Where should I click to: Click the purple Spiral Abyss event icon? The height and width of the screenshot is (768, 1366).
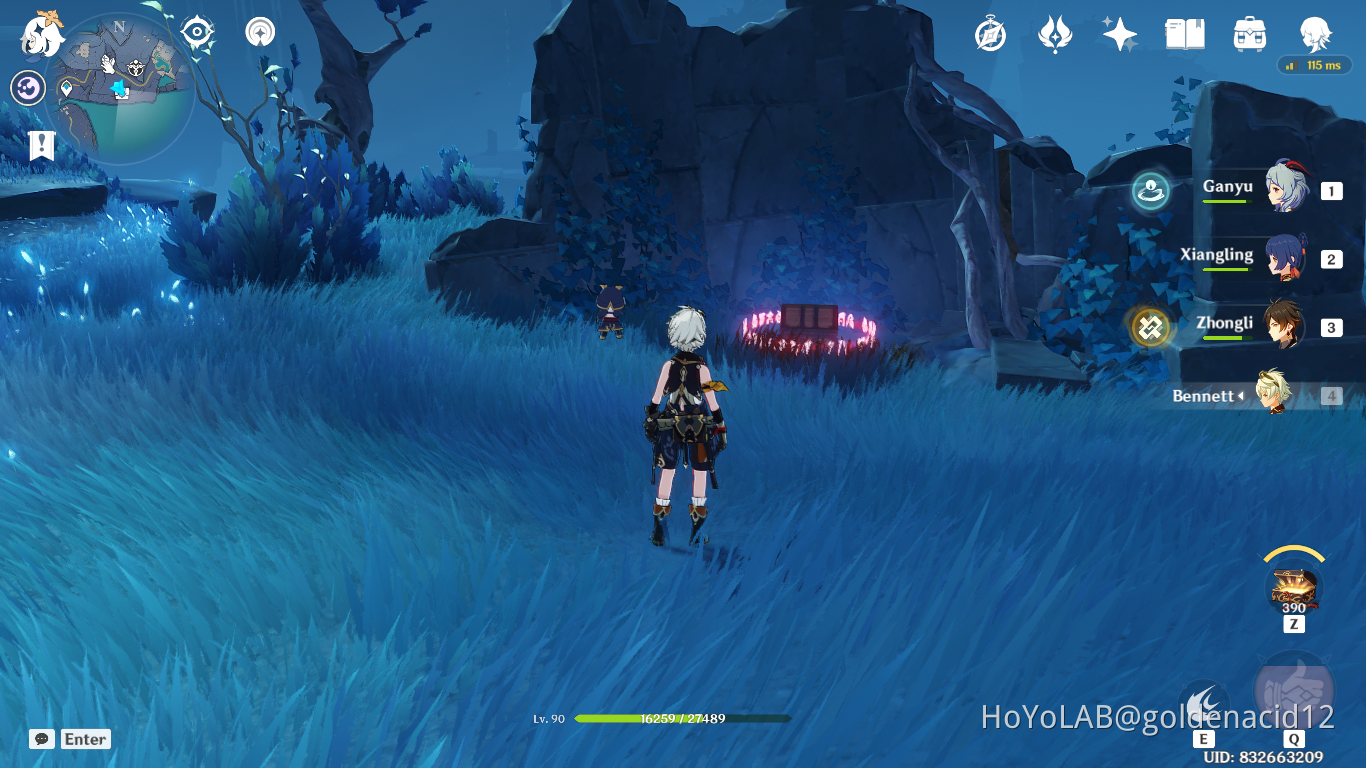click(x=27, y=88)
